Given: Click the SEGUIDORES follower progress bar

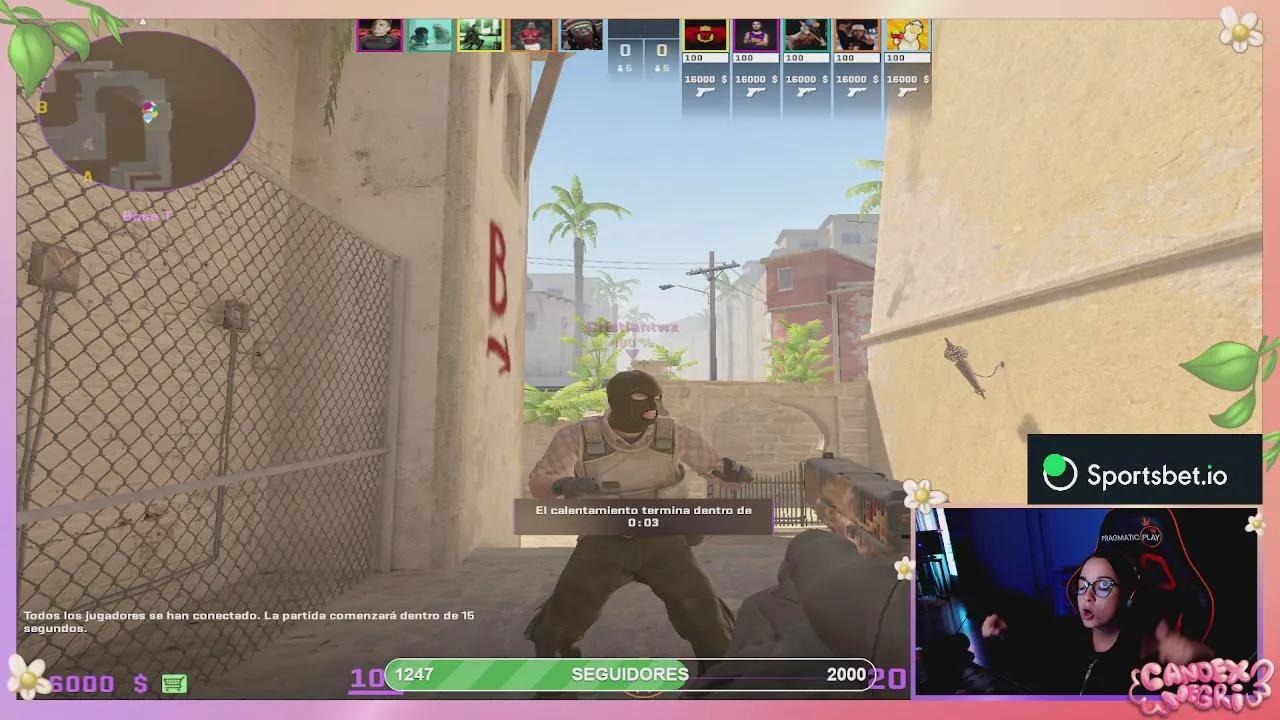Looking at the screenshot, I should tap(631, 674).
